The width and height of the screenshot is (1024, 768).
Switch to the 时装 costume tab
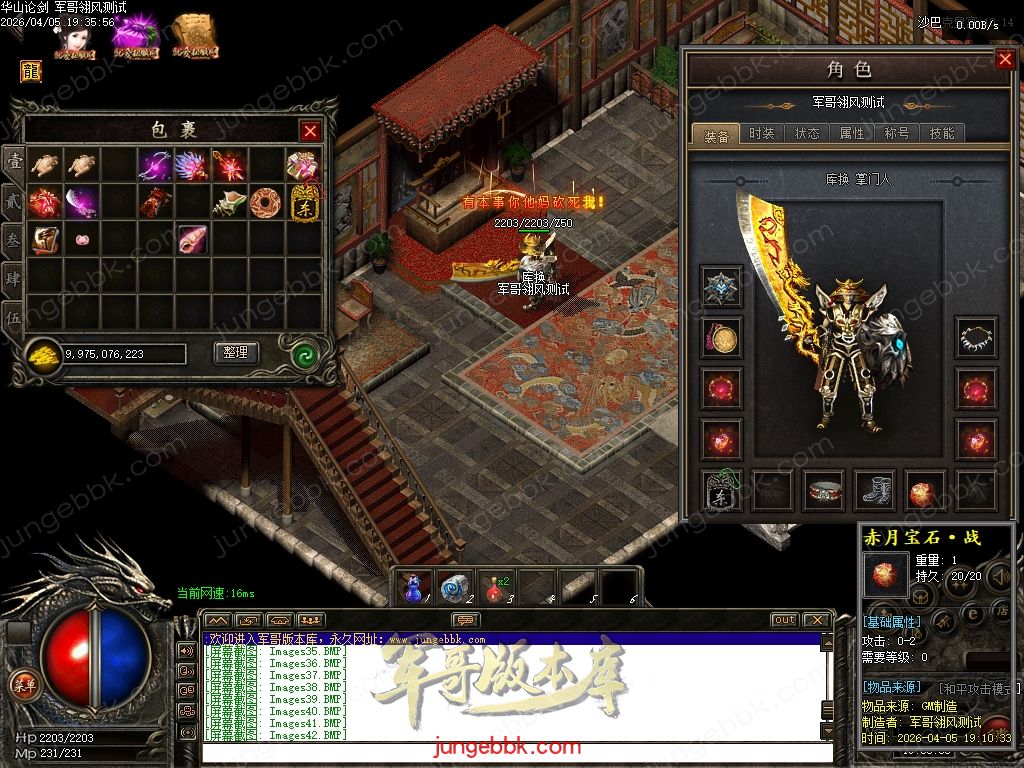(x=762, y=134)
